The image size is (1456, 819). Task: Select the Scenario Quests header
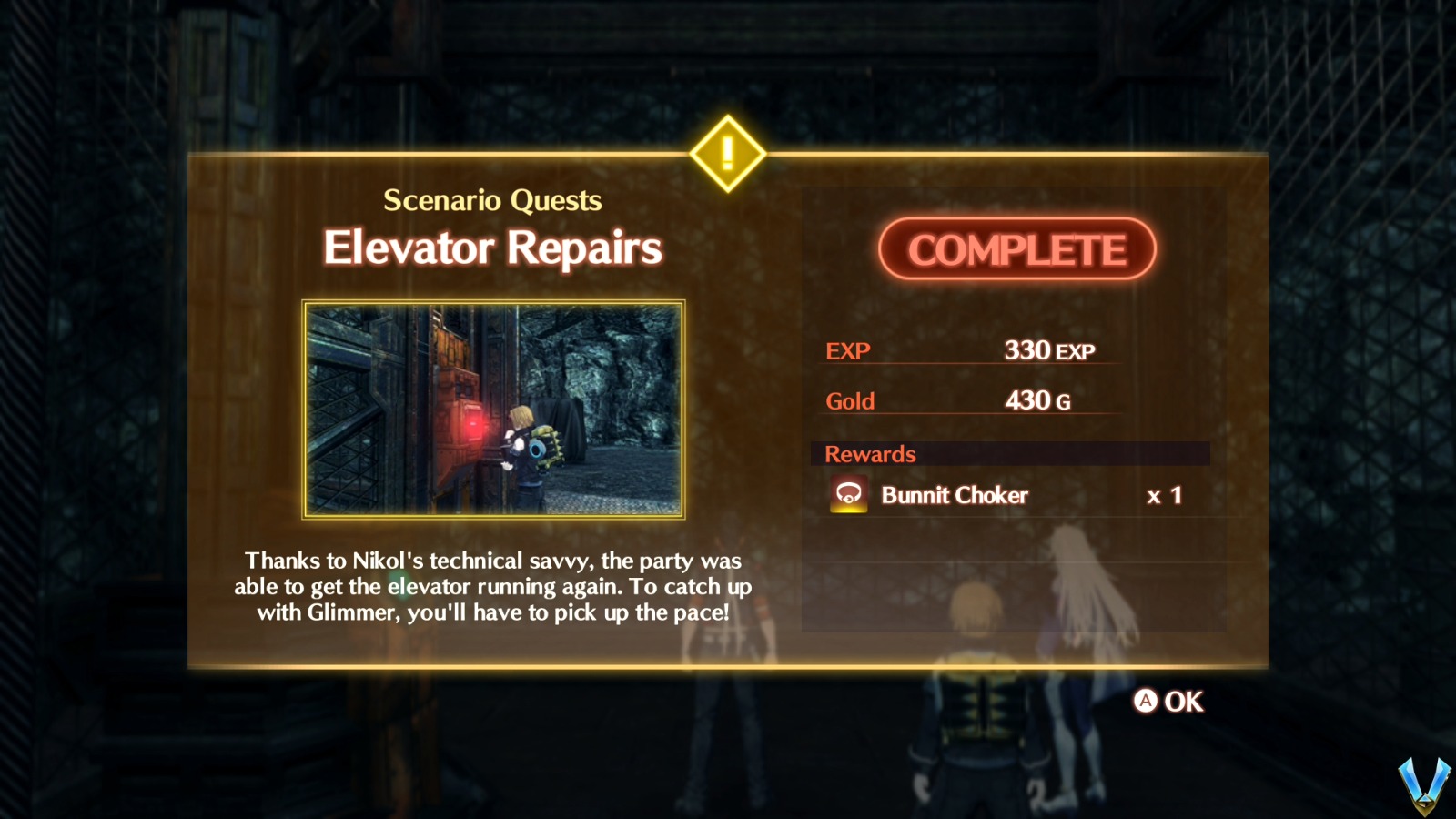(493, 200)
